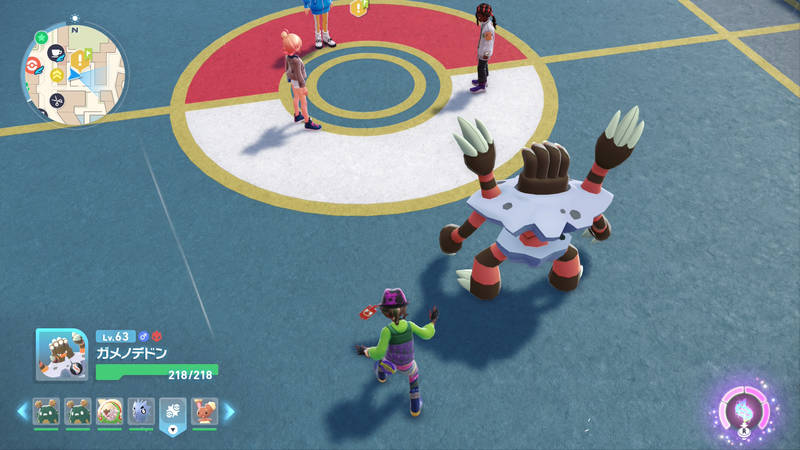The image size is (800, 450).
Task: Click the highlighted active party slot
Action: pyautogui.click(x=172, y=411)
